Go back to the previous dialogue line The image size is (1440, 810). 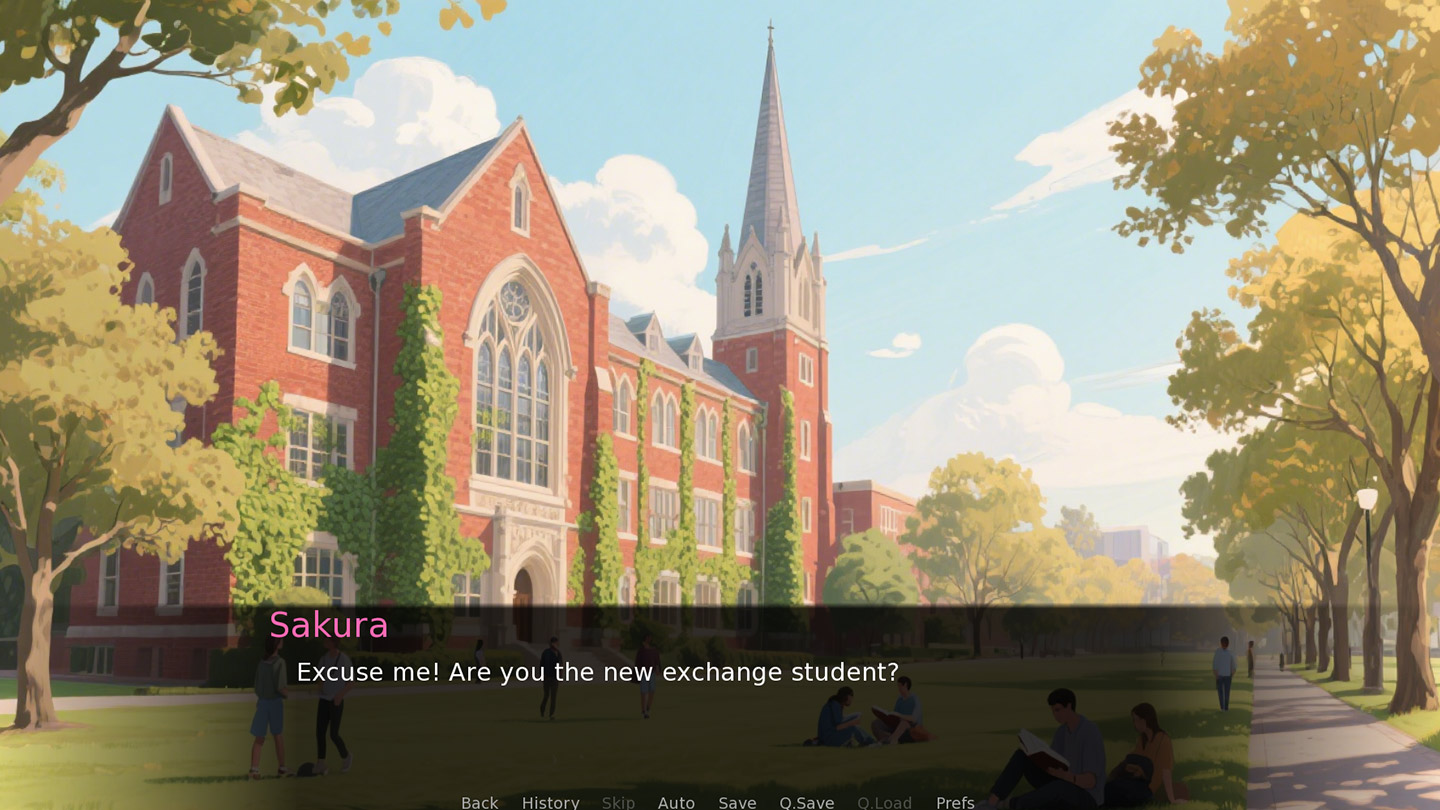click(x=479, y=802)
